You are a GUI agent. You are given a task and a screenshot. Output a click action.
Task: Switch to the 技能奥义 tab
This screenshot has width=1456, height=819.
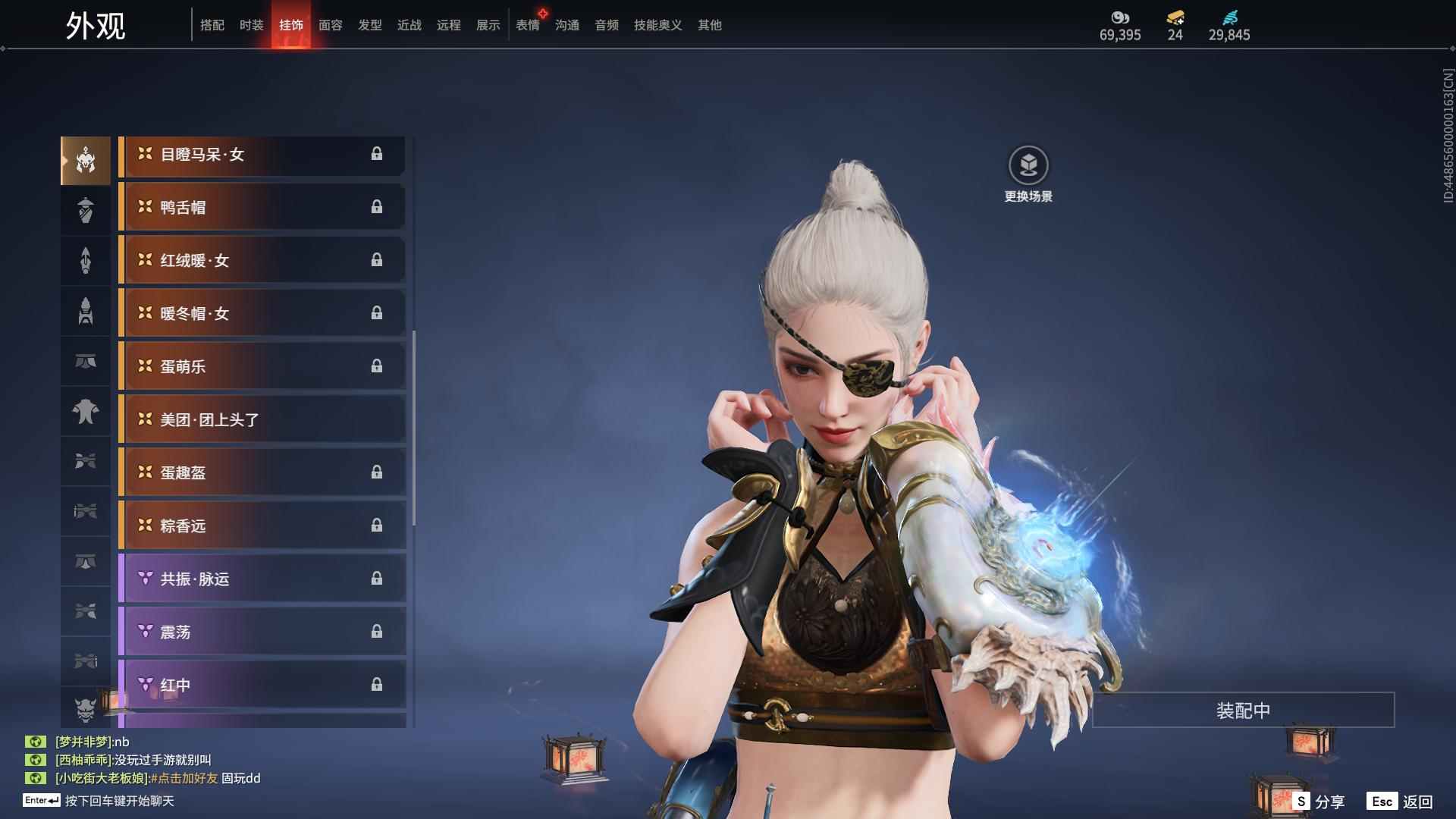pos(657,25)
